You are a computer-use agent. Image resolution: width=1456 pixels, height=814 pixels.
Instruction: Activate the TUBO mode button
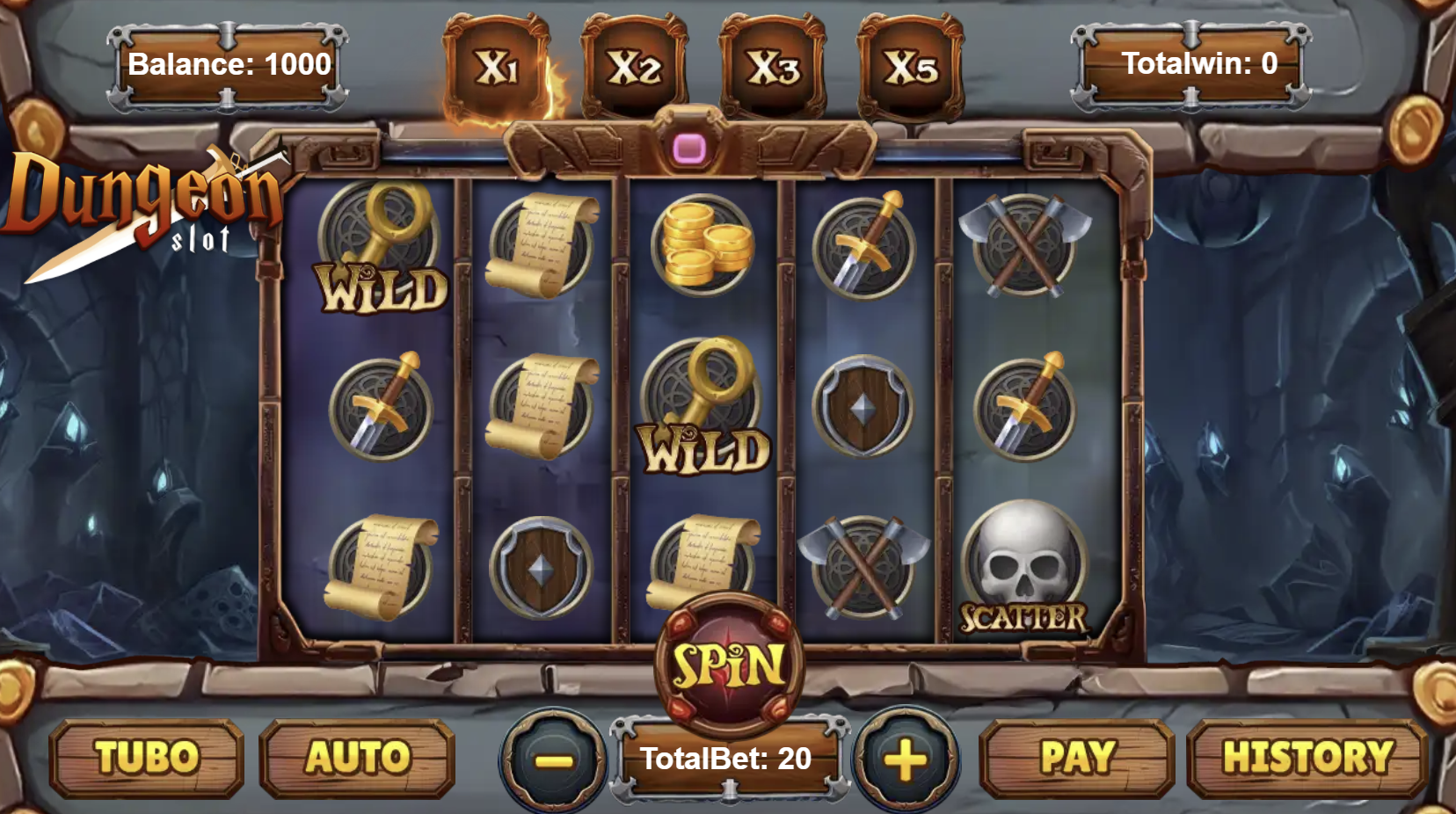147,758
